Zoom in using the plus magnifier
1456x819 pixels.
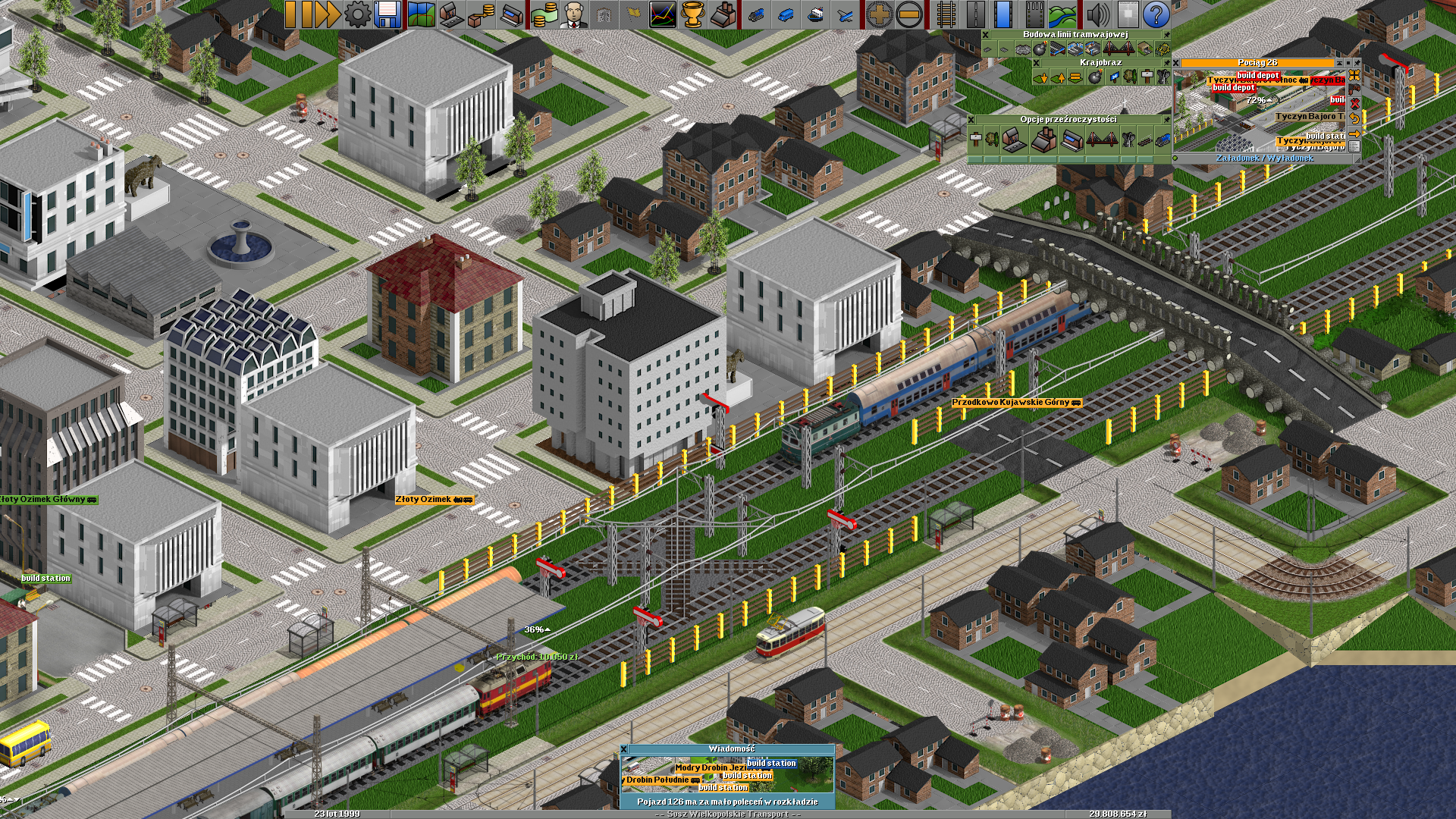(879, 14)
